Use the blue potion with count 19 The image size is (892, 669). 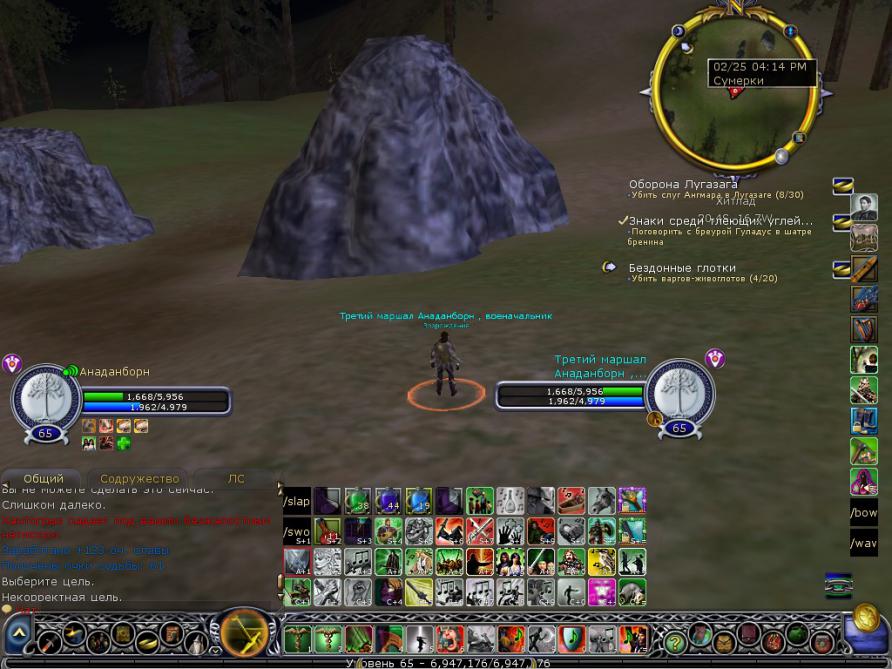[419, 500]
